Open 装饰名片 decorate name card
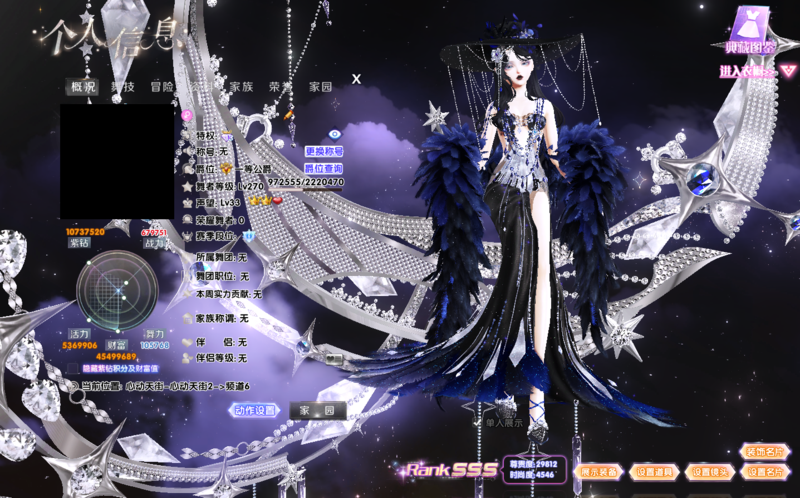This screenshot has width=800, height=498. coord(765,452)
